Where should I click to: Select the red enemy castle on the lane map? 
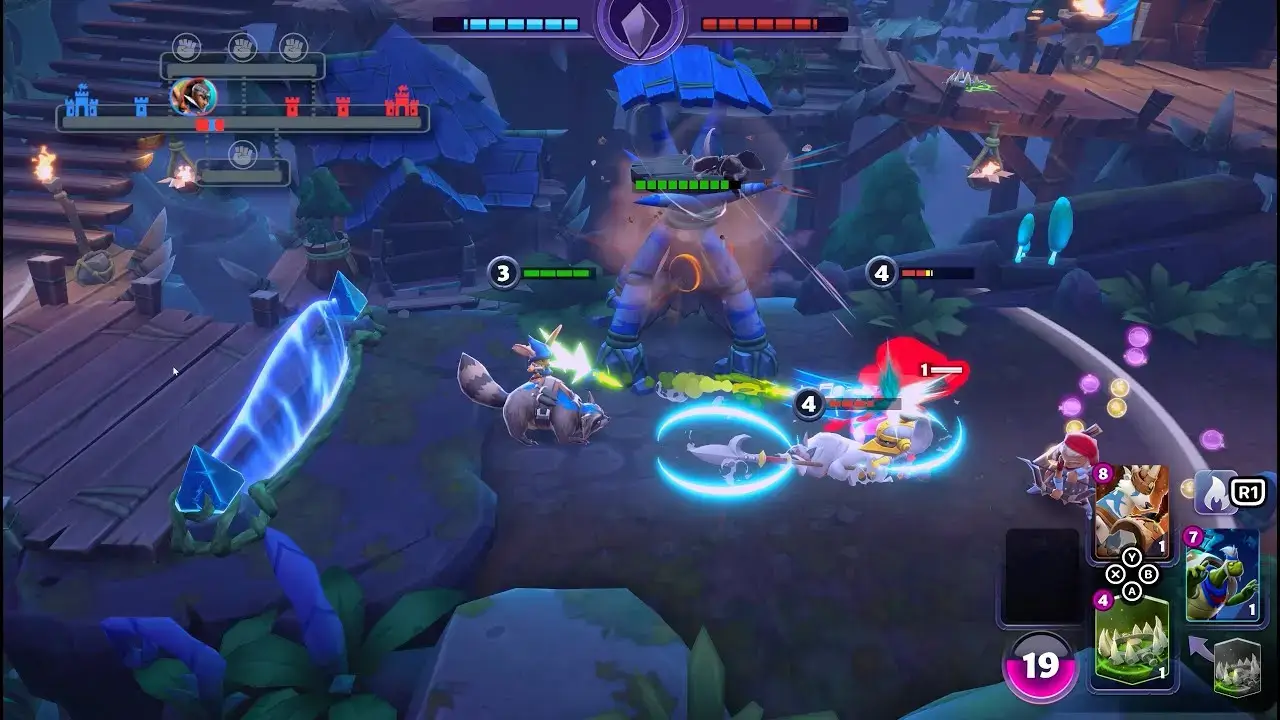[x=402, y=101]
